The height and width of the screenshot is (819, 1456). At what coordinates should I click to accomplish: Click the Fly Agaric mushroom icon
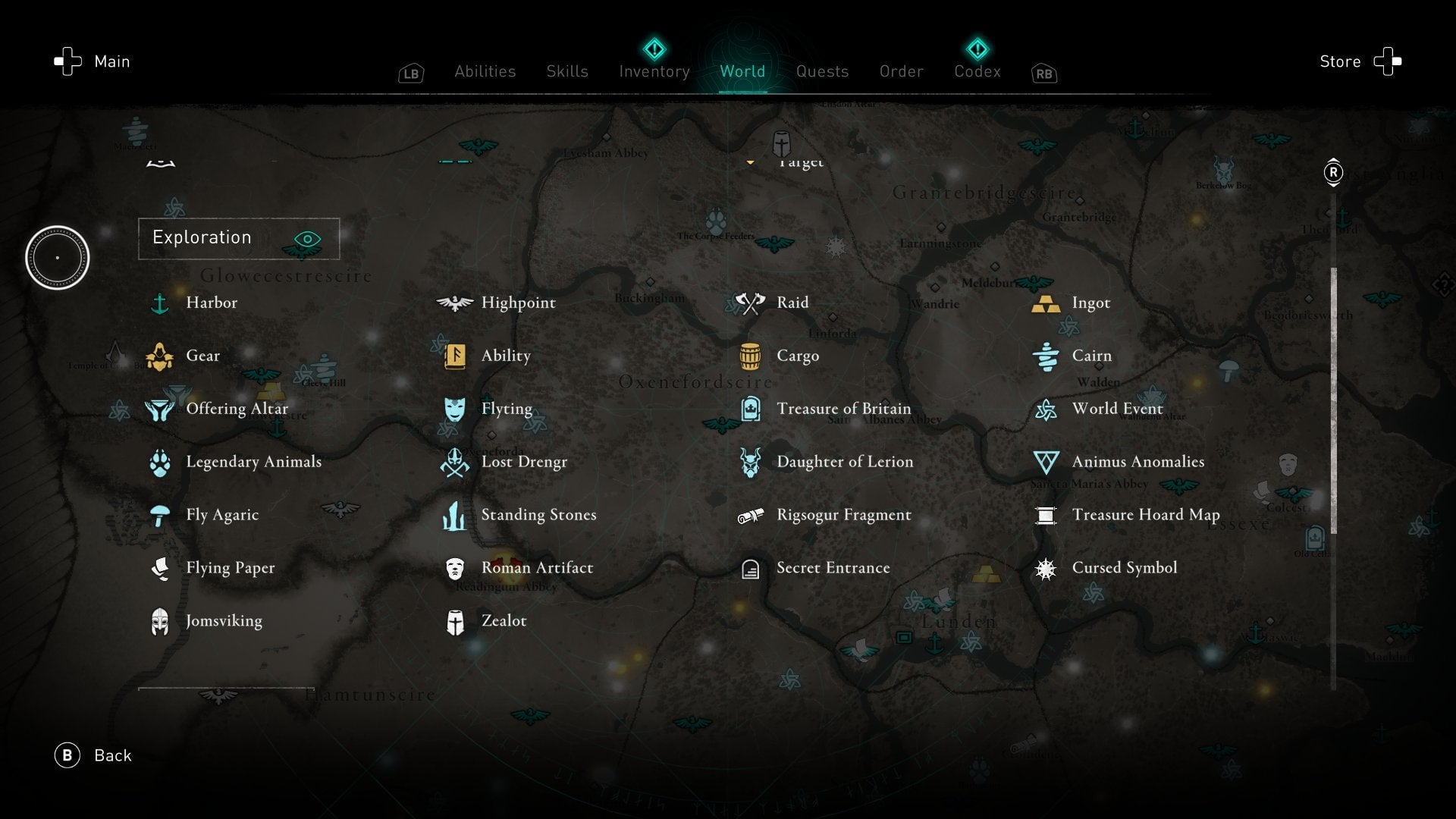(160, 514)
